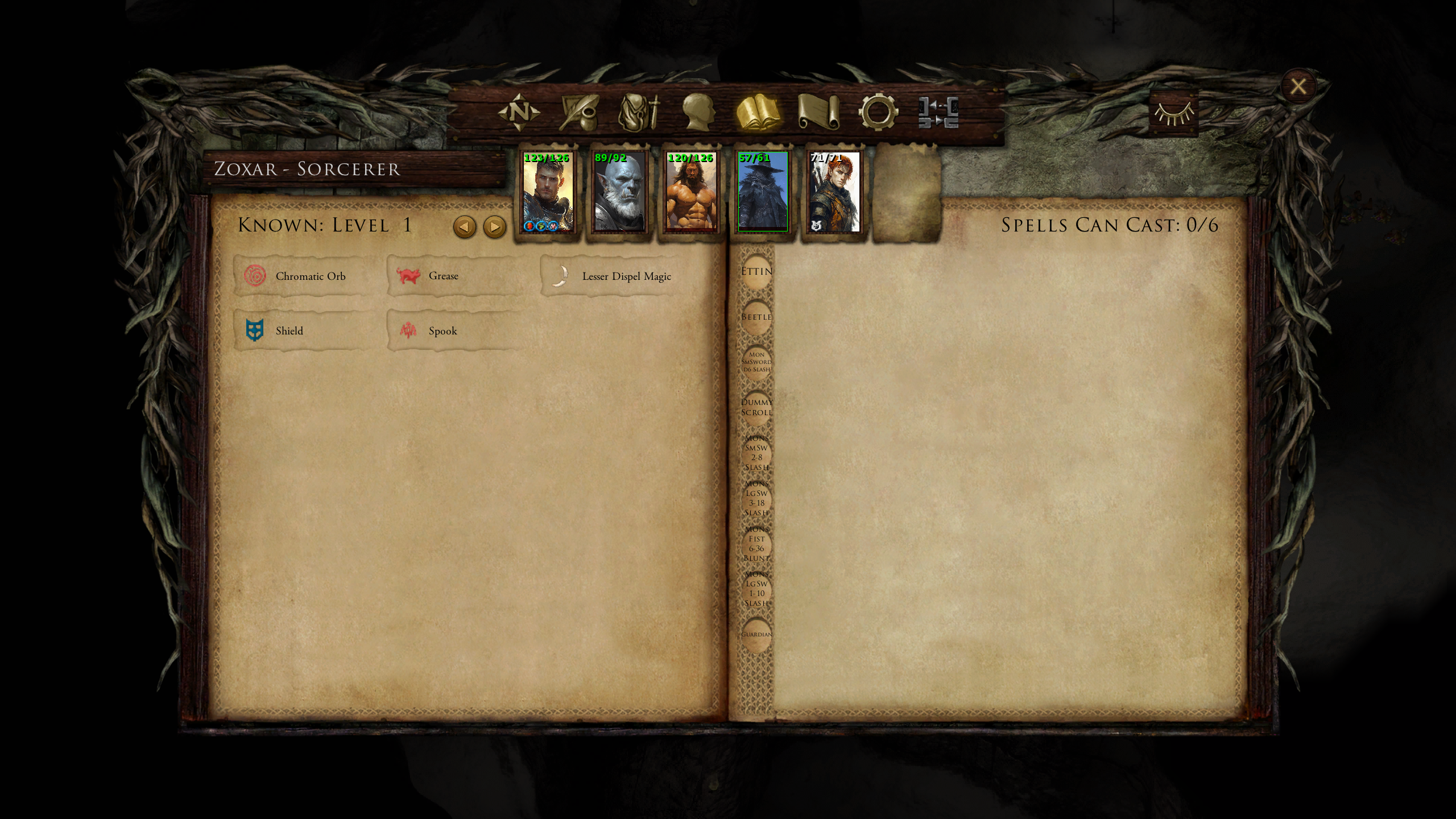Go to previous spell level with the left arrow
Viewport: 1456px width, 819px height.
pyautogui.click(x=465, y=226)
